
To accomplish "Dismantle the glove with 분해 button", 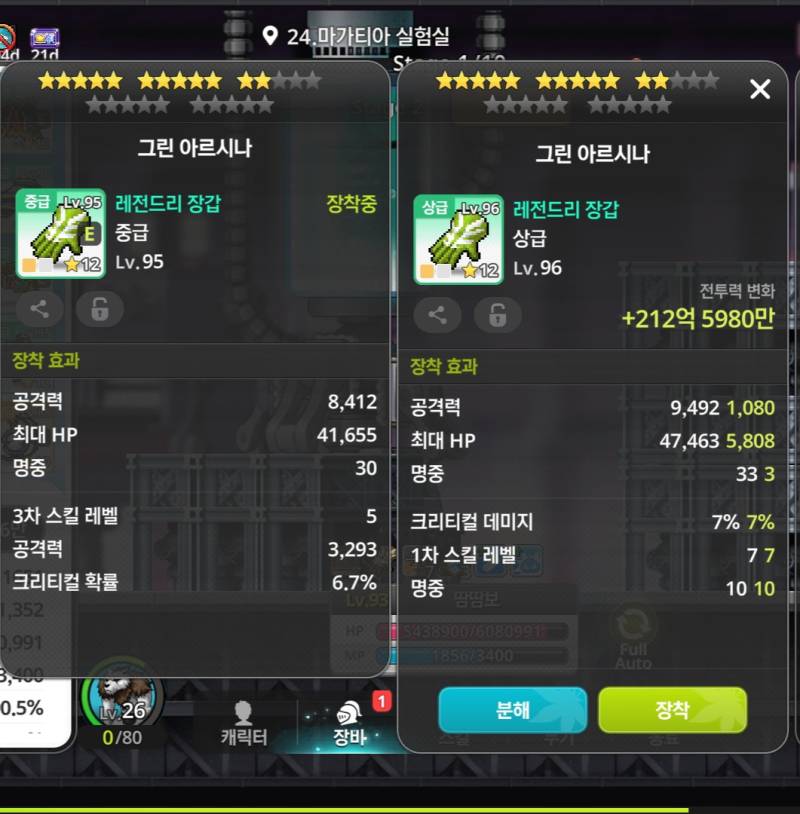I will point(512,710).
